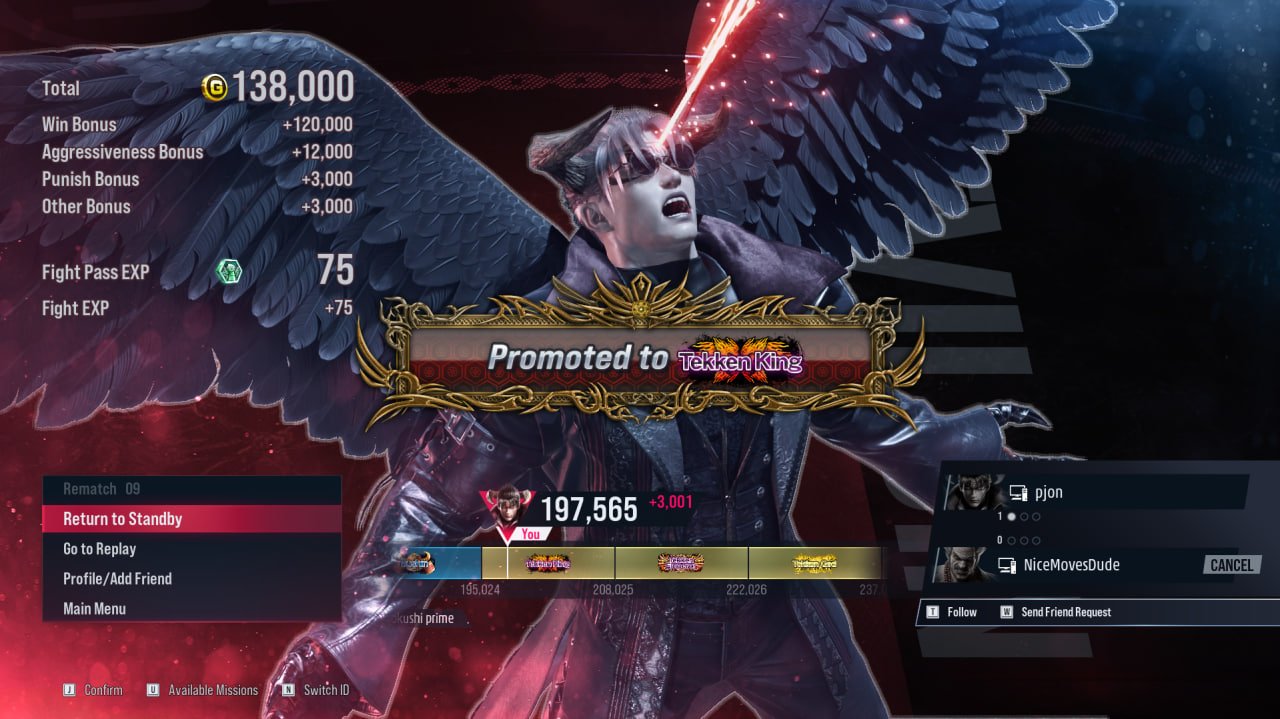This screenshot has height=719, width=1280.
Task: Click Send Friend Request
Action: [1065, 612]
